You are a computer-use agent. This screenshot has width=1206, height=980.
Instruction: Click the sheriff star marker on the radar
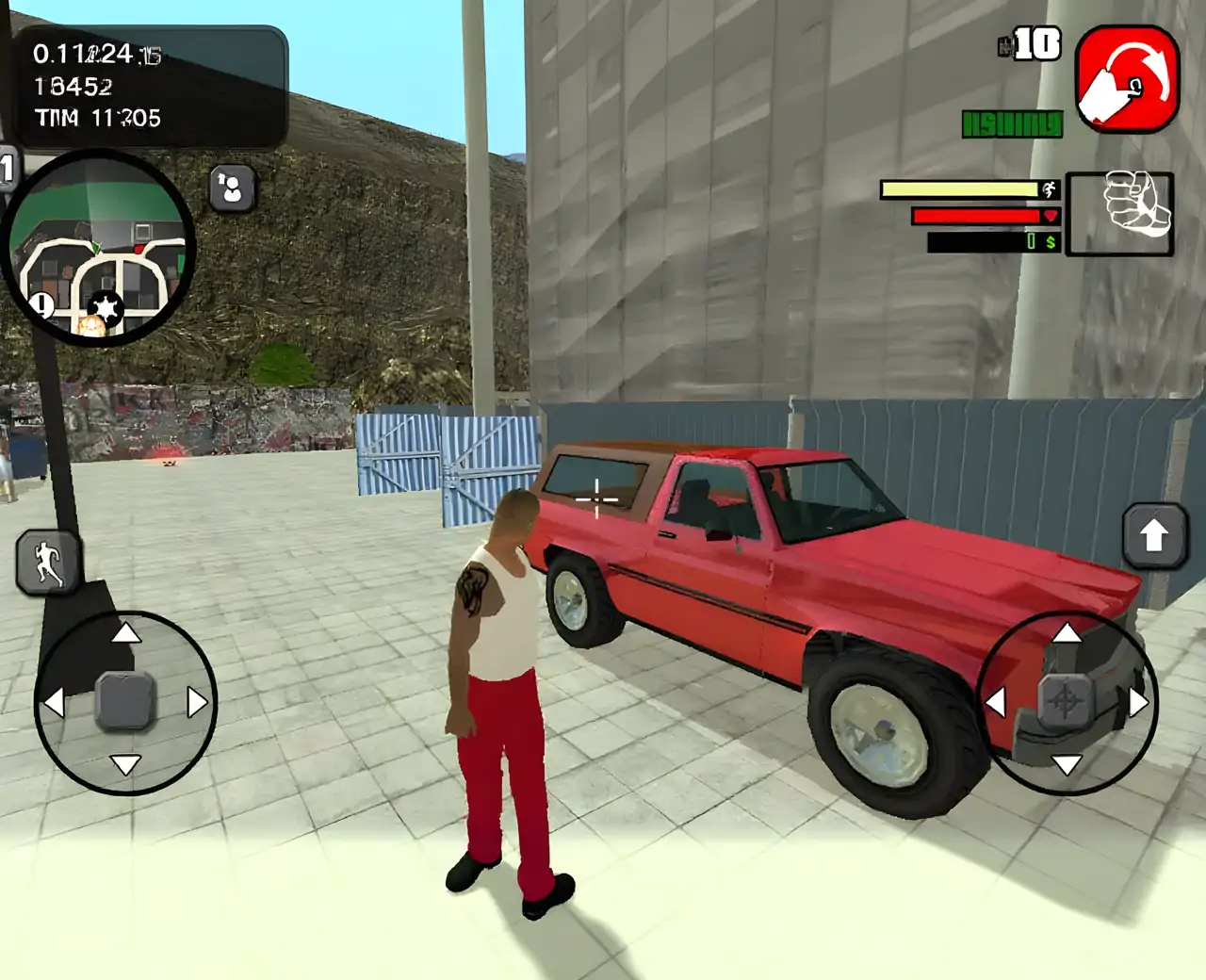pos(104,308)
